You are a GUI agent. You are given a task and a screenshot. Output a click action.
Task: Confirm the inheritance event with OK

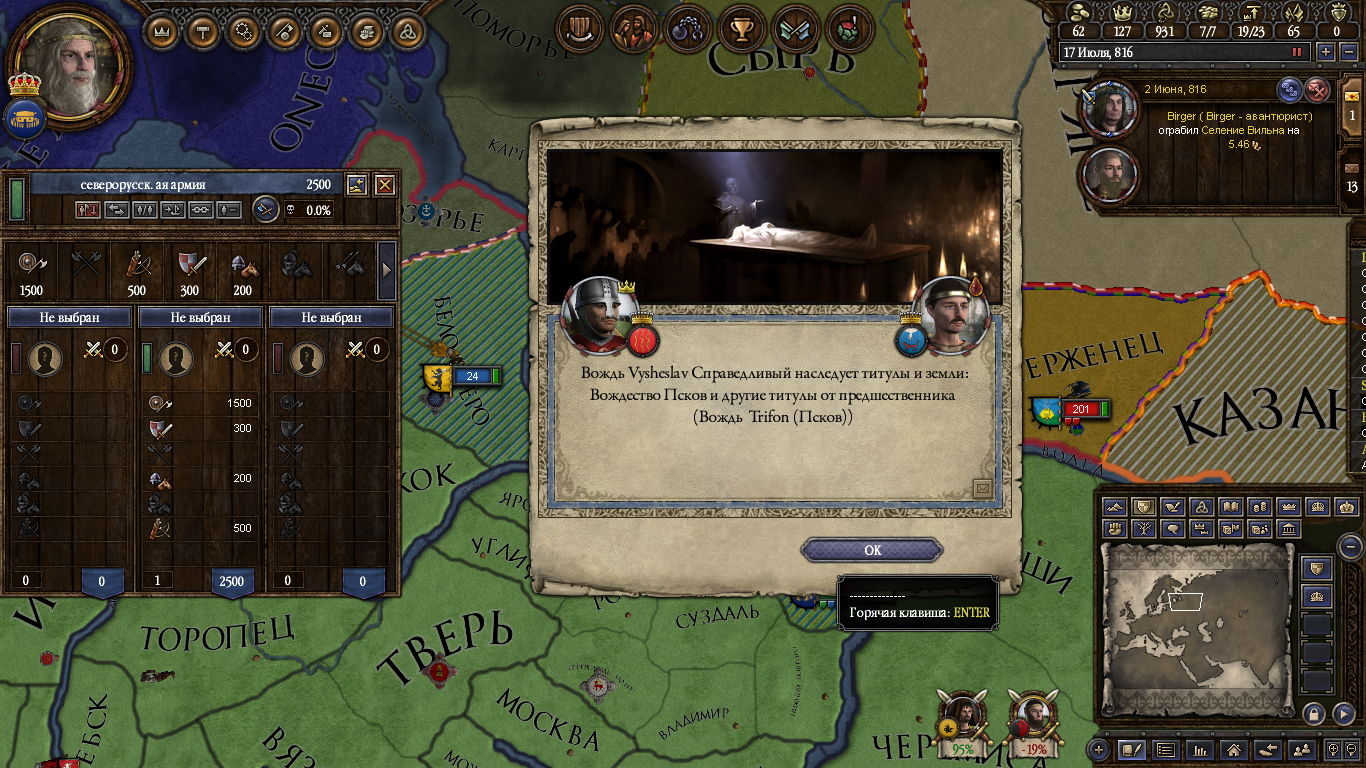pos(872,550)
